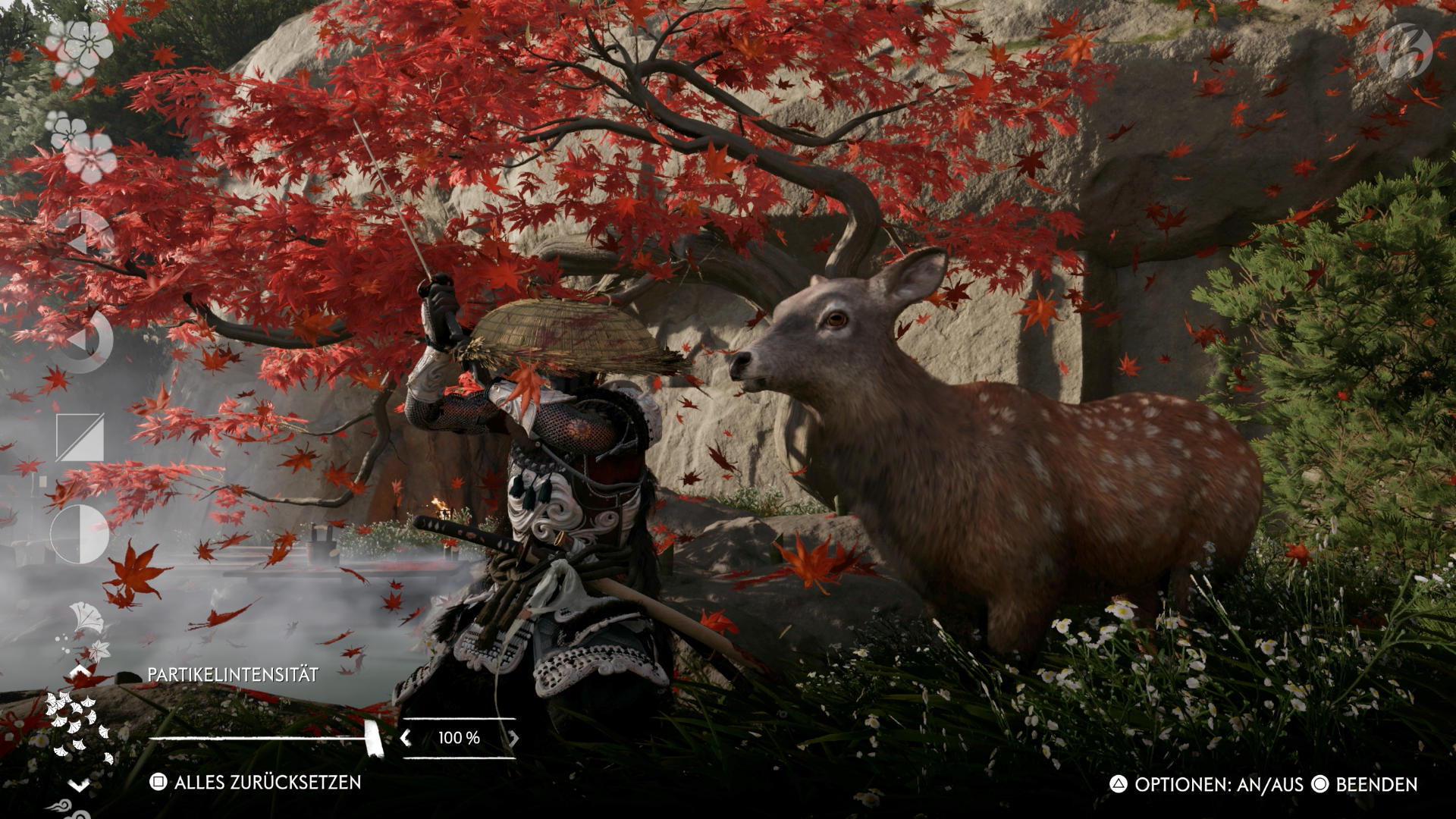
Task: Click the up chevron in the options list
Action: click(x=80, y=672)
